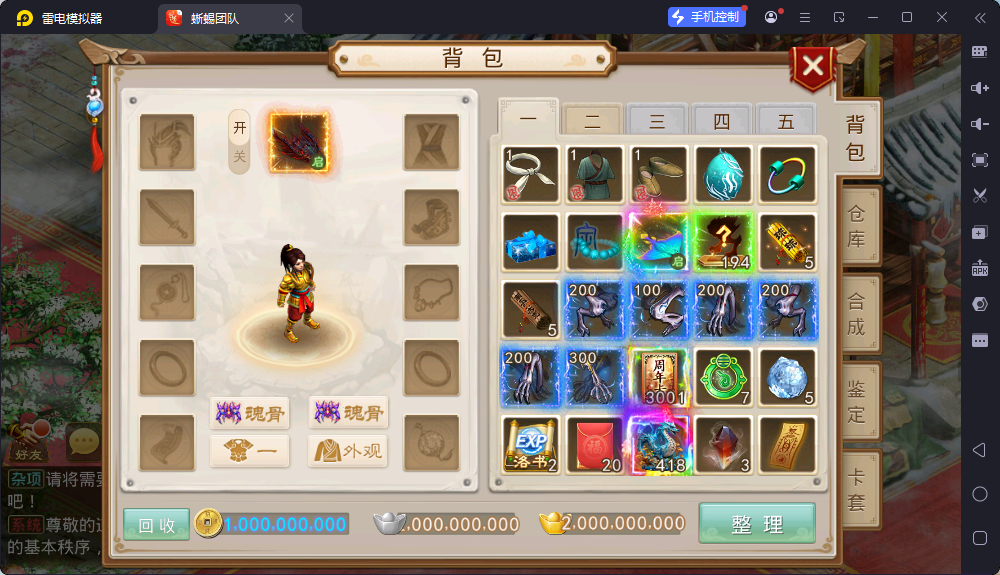Image resolution: width=1000 pixels, height=575 pixels.
Task: Switch to backpack page 二
Action: (x=593, y=122)
